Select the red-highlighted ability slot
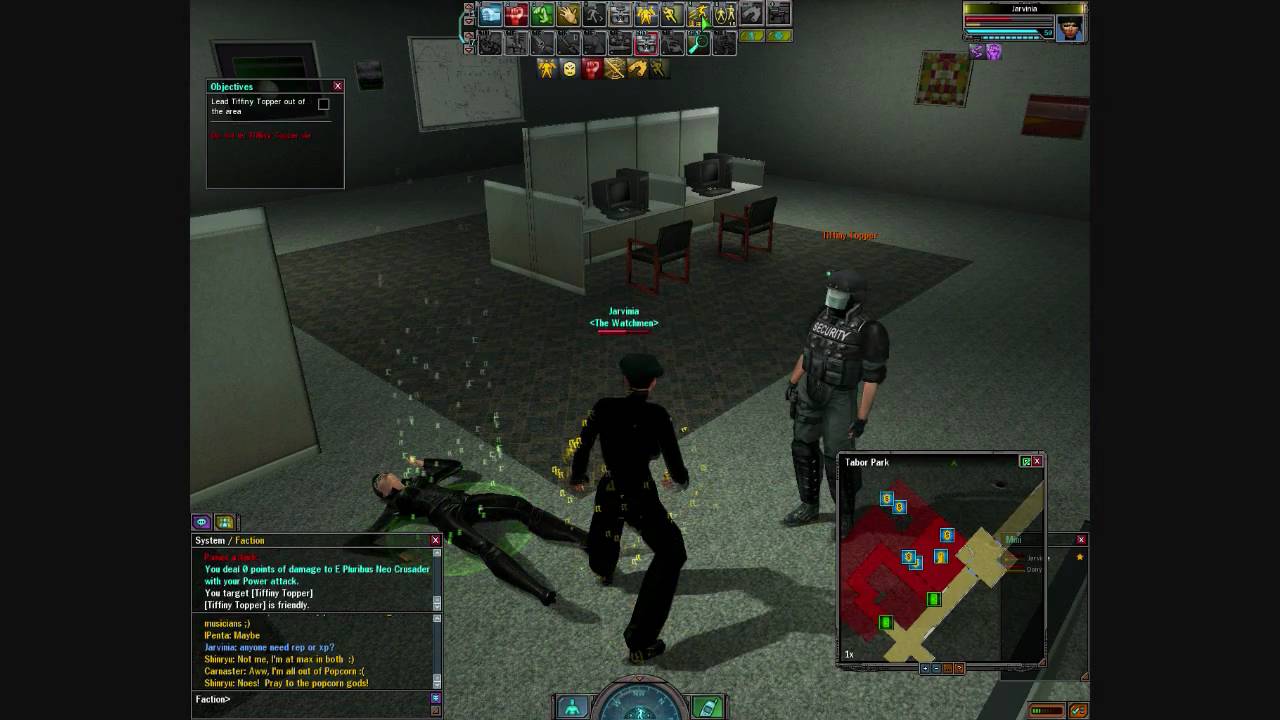The height and width of the screenshot is (720, 1280). pyautogui.click(x=646, y=43)
